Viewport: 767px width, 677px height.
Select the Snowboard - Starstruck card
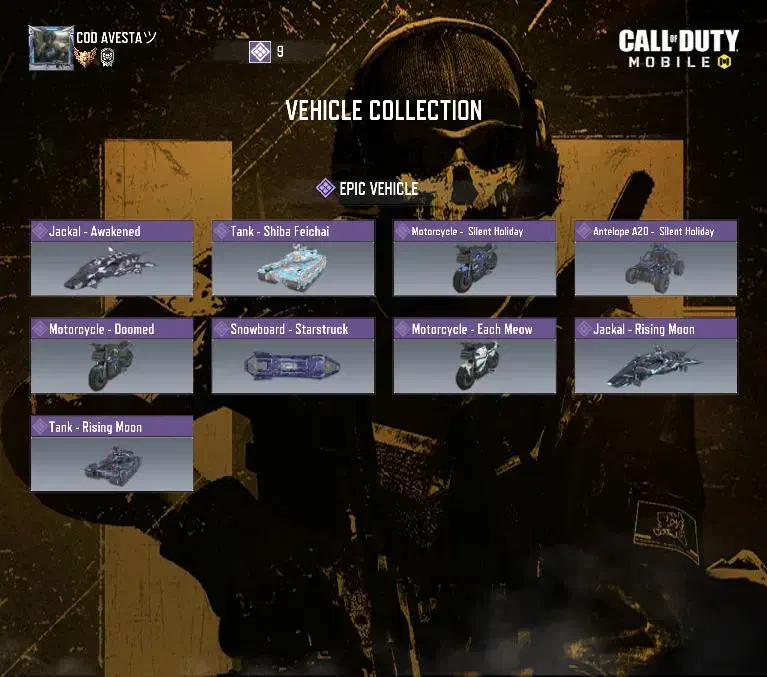(293, 357)
